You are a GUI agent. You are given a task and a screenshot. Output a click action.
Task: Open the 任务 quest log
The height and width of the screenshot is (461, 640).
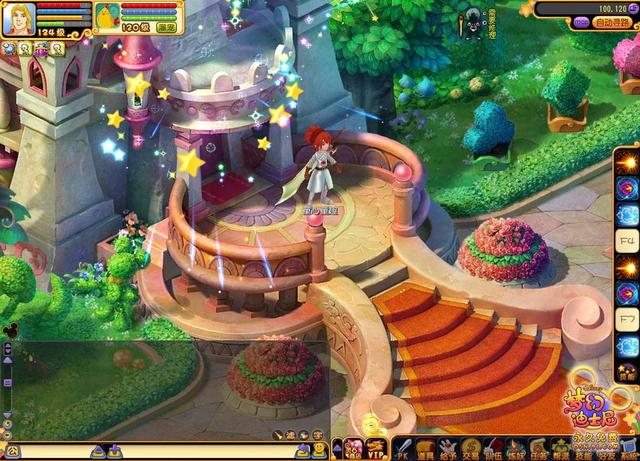(536, 449)
